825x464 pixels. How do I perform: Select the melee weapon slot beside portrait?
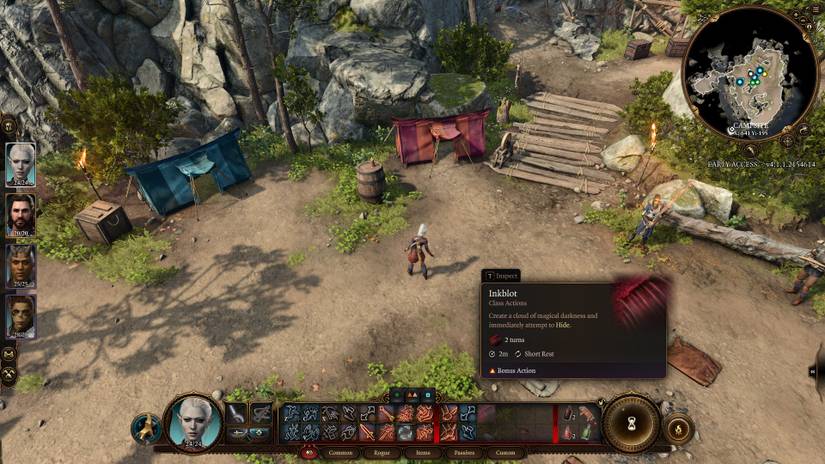click(235, 413)
